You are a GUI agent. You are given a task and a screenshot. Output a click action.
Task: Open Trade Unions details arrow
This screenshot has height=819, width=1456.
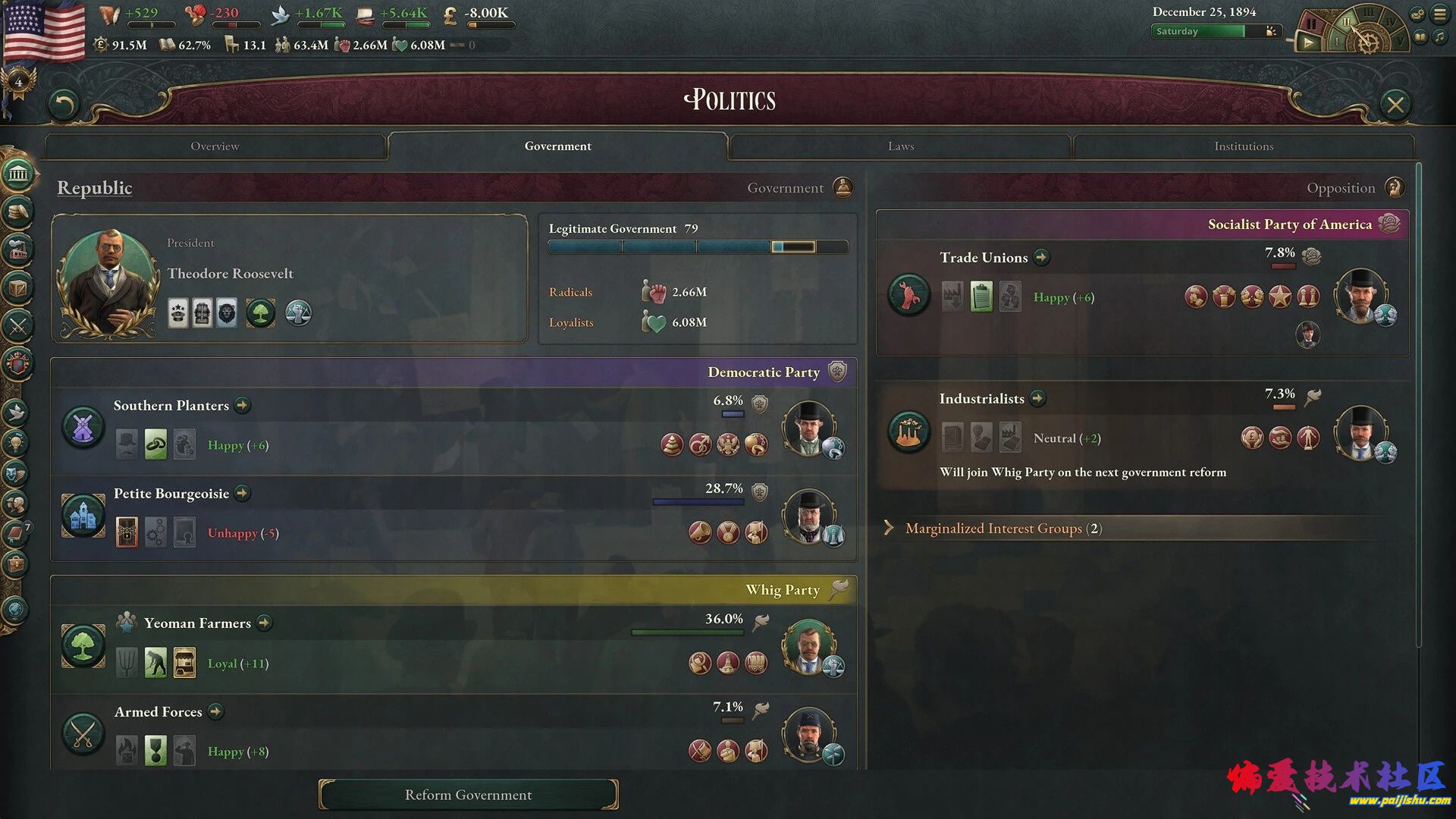click(x=1042, y=258)
